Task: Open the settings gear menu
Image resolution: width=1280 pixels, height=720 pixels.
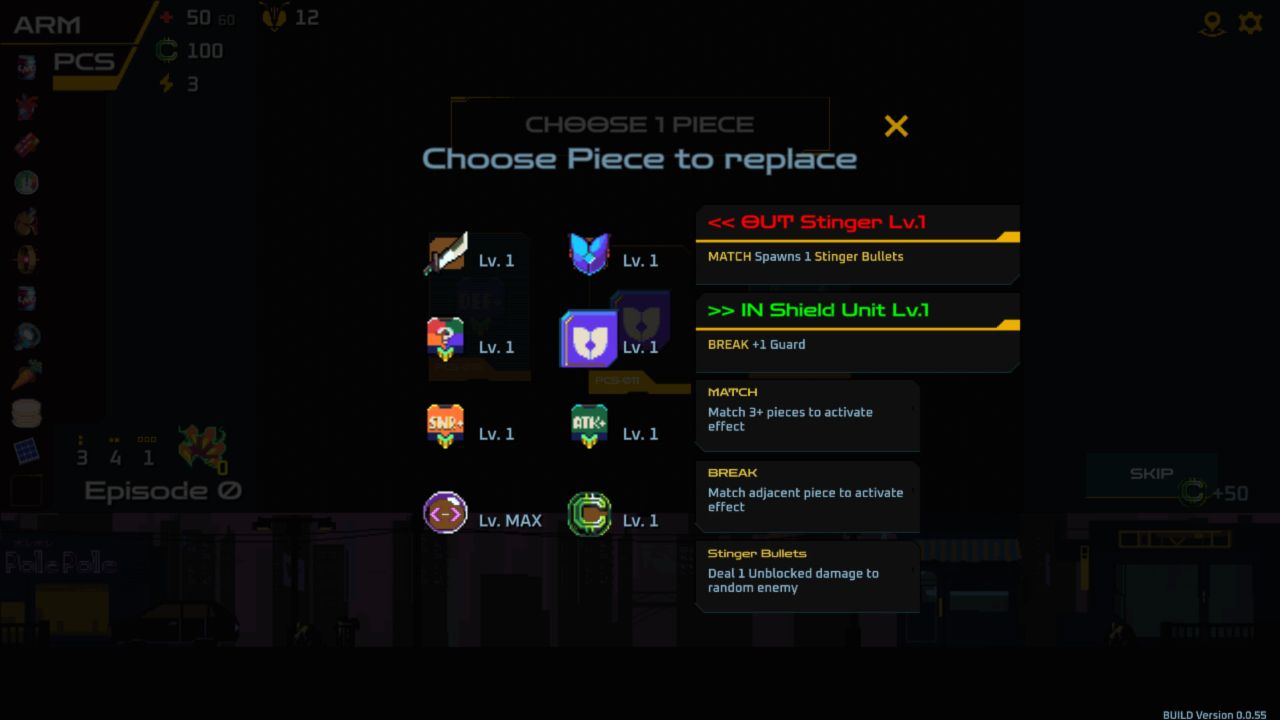Action: pos(1250,23)
